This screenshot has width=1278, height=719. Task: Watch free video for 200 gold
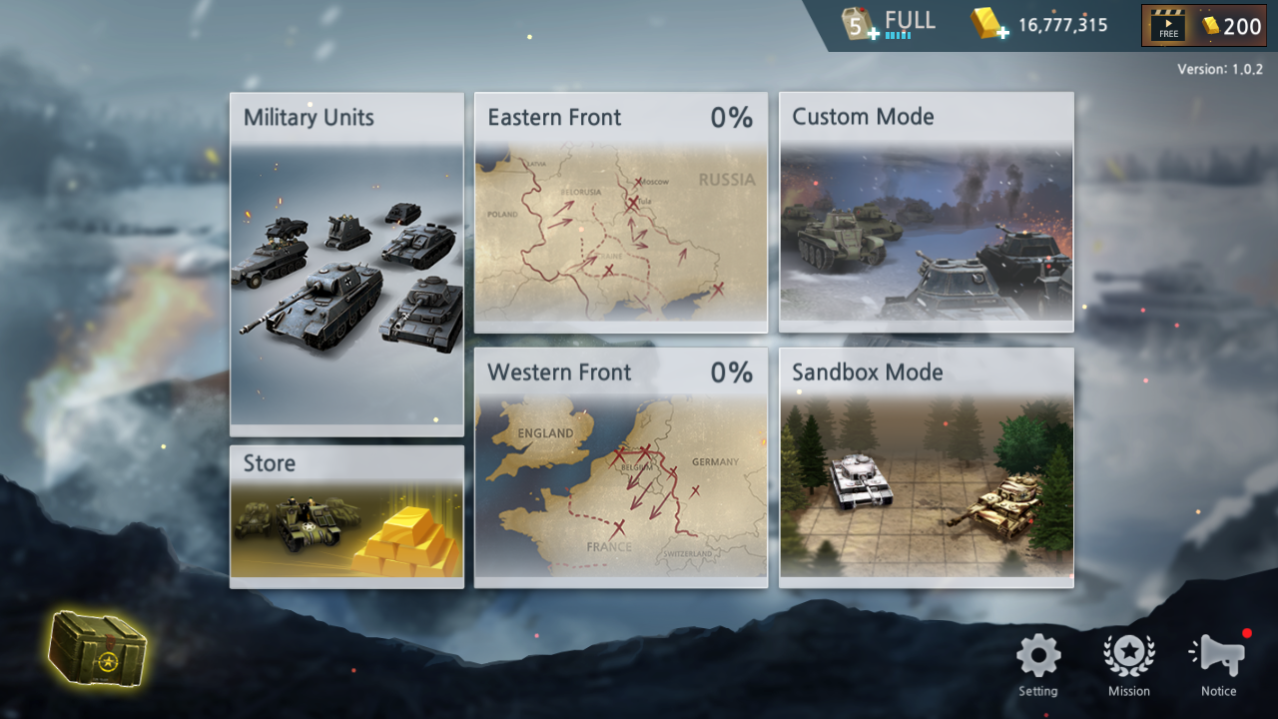click(1204, 26)
